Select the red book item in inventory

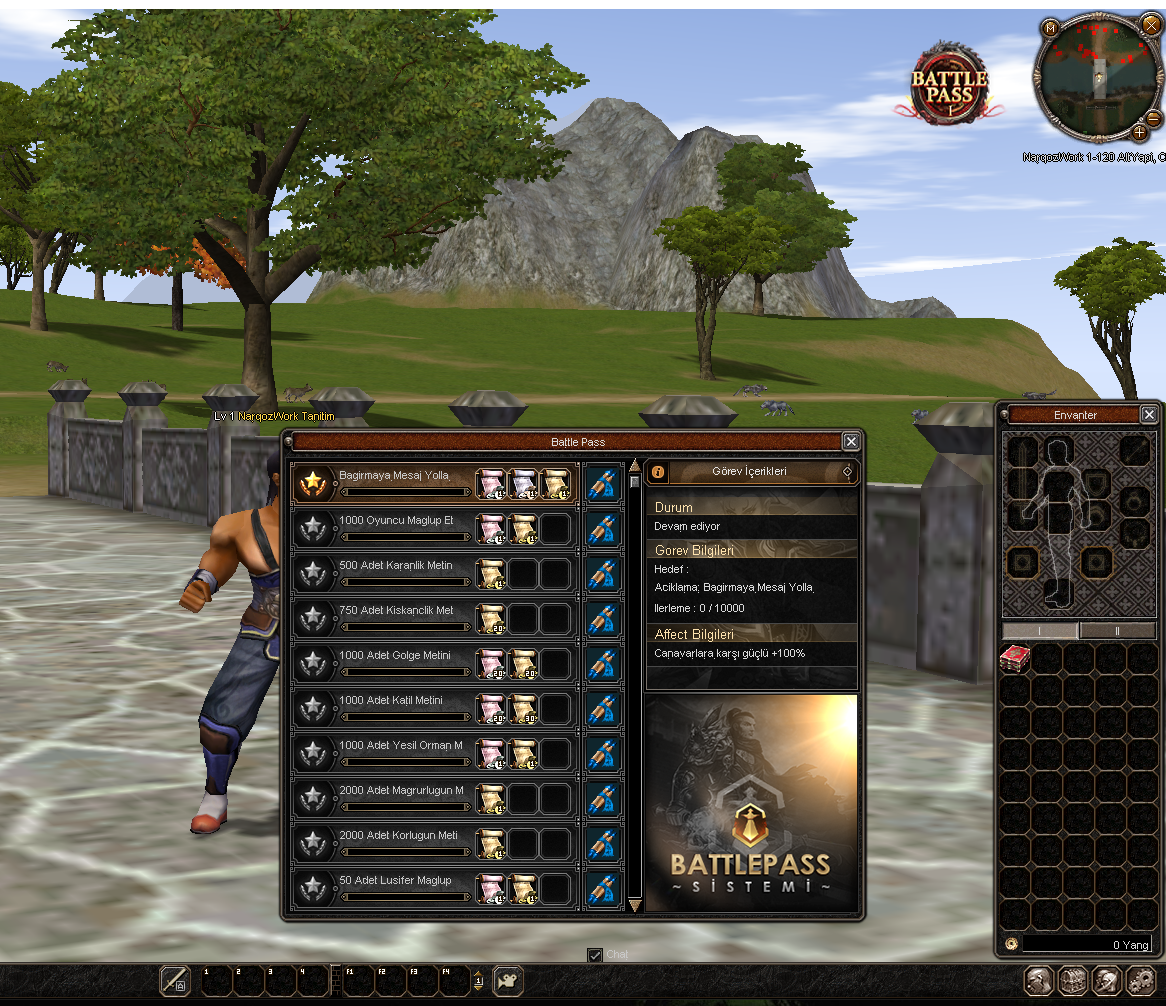point(1015,659)
